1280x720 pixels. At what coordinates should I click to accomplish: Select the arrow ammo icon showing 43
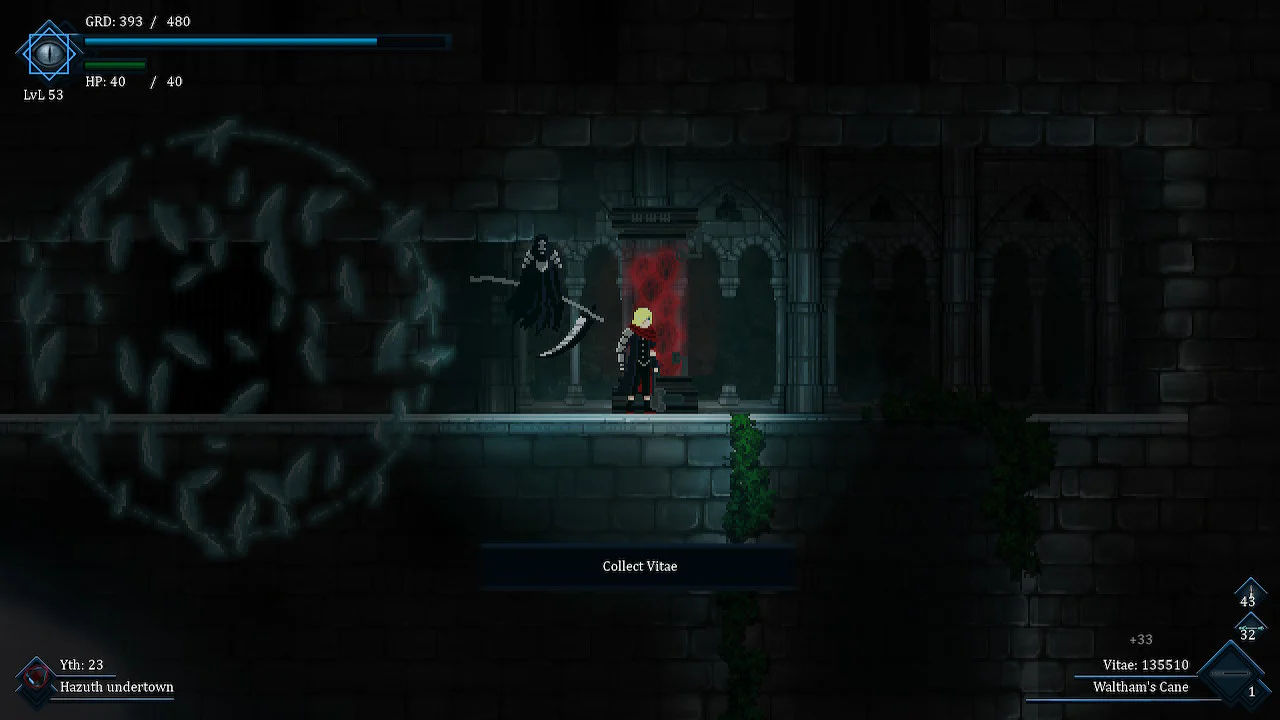1250,594
